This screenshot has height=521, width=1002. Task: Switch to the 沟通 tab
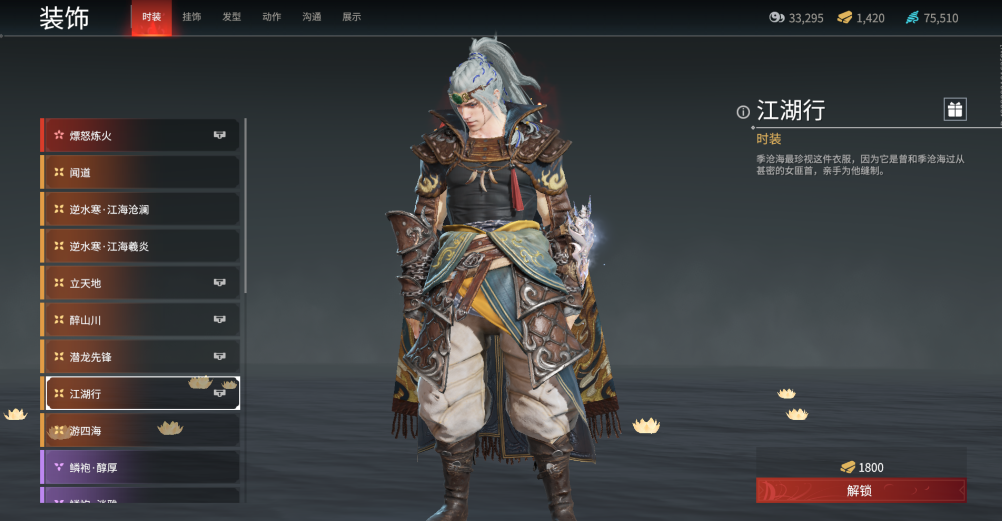tap(311, 17)
